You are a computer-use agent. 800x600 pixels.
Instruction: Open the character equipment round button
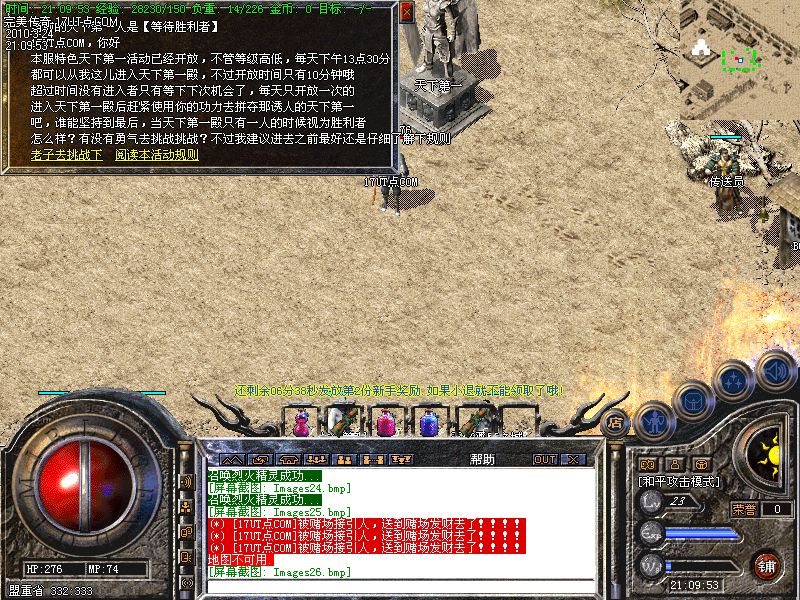[x=655, y=420]
